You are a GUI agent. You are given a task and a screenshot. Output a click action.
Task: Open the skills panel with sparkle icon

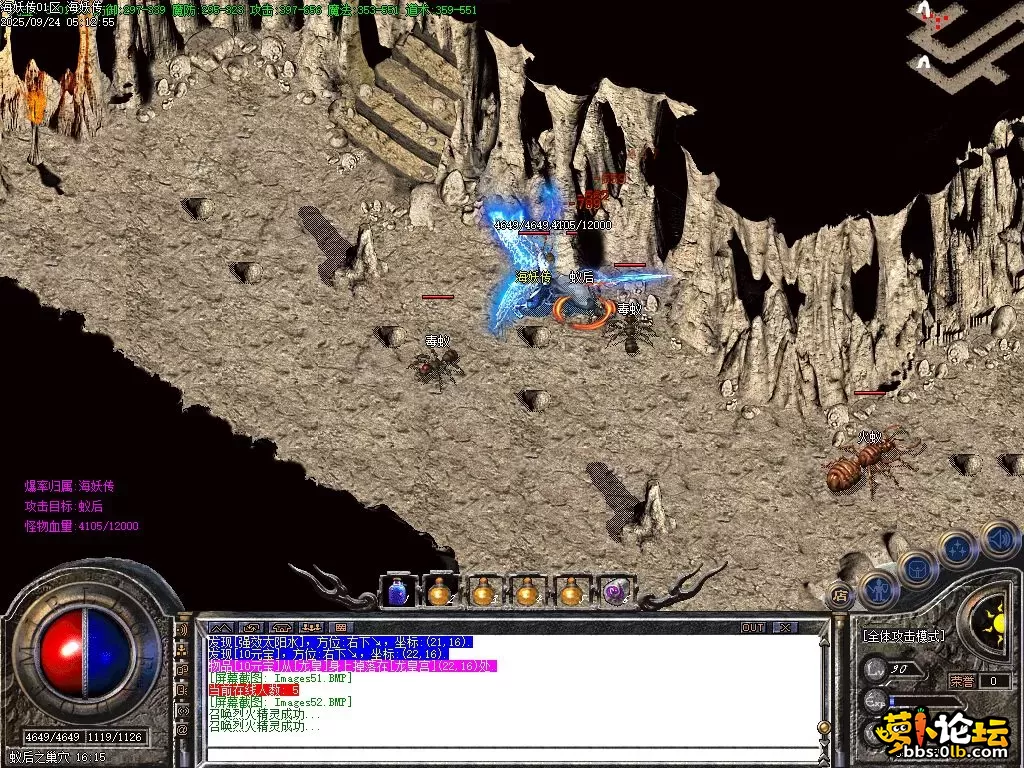958,549
